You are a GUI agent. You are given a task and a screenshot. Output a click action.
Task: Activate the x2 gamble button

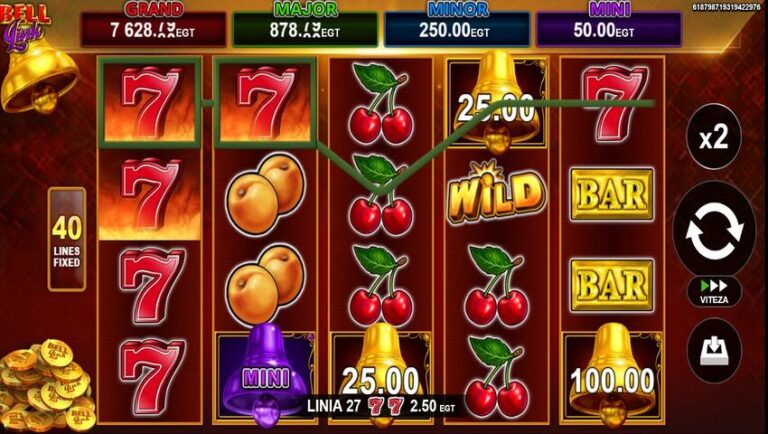point(714,139)
